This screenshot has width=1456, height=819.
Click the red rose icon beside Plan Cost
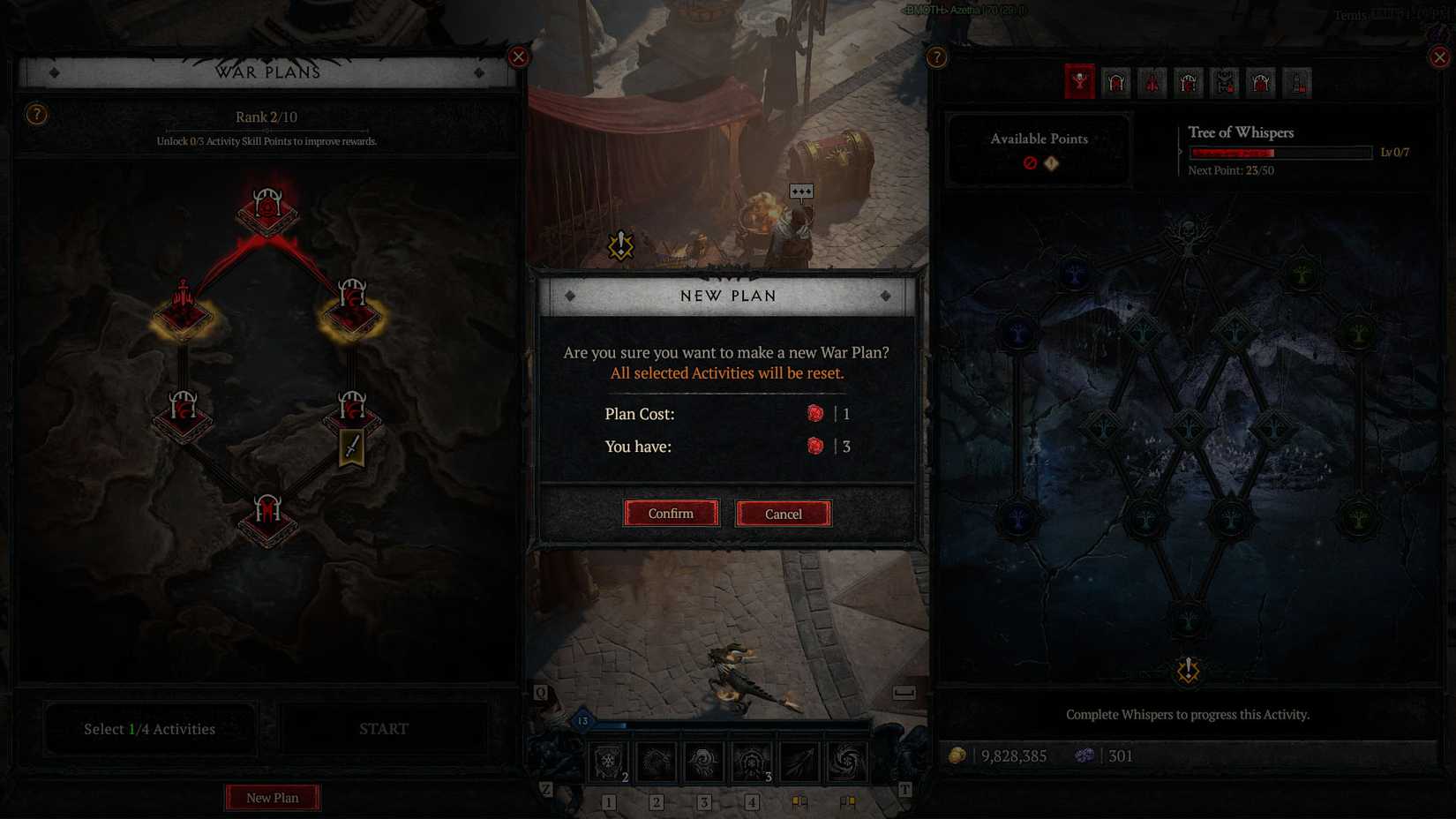coord(814,413)
